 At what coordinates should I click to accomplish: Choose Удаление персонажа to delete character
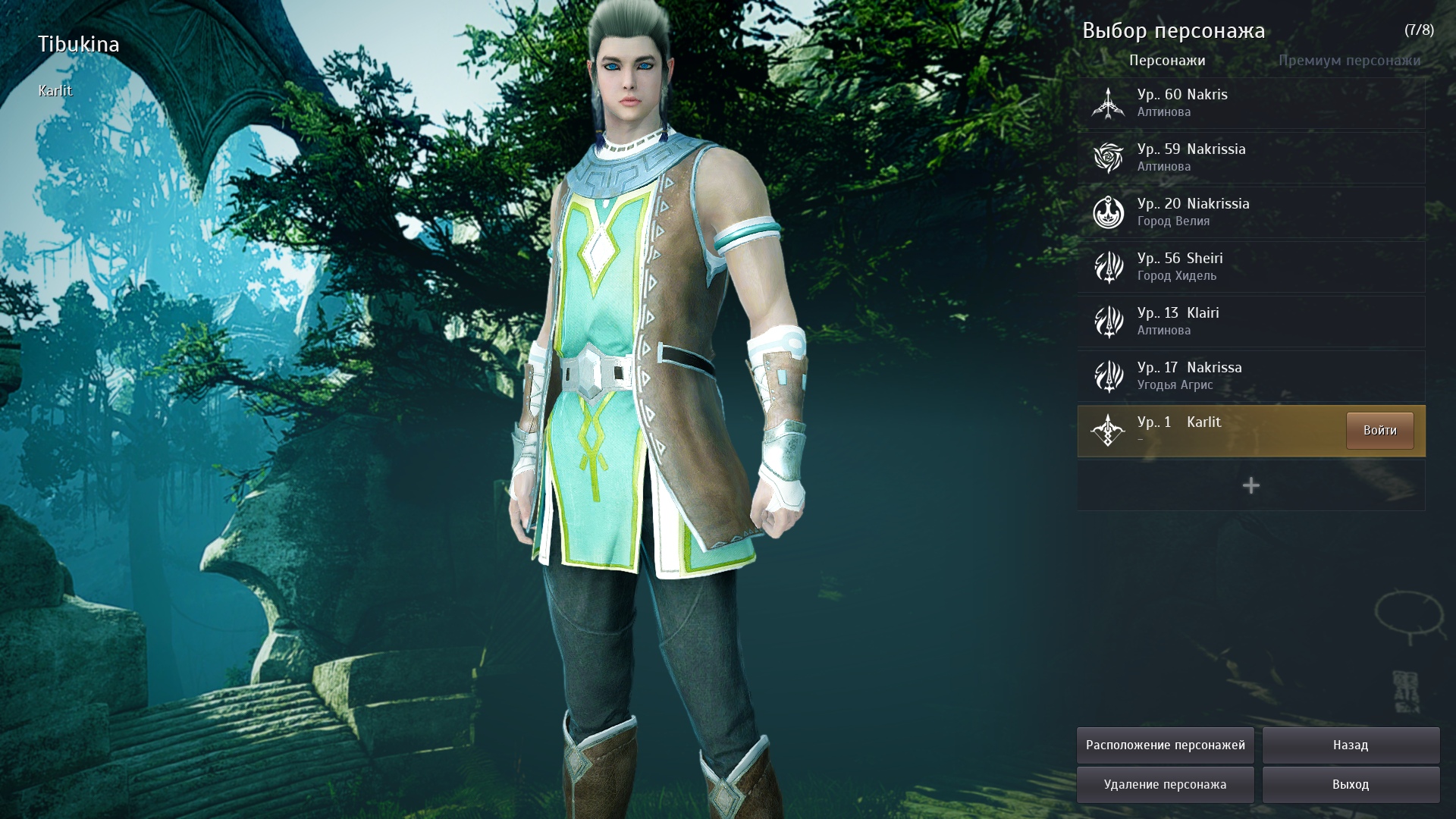point(1165,785)
